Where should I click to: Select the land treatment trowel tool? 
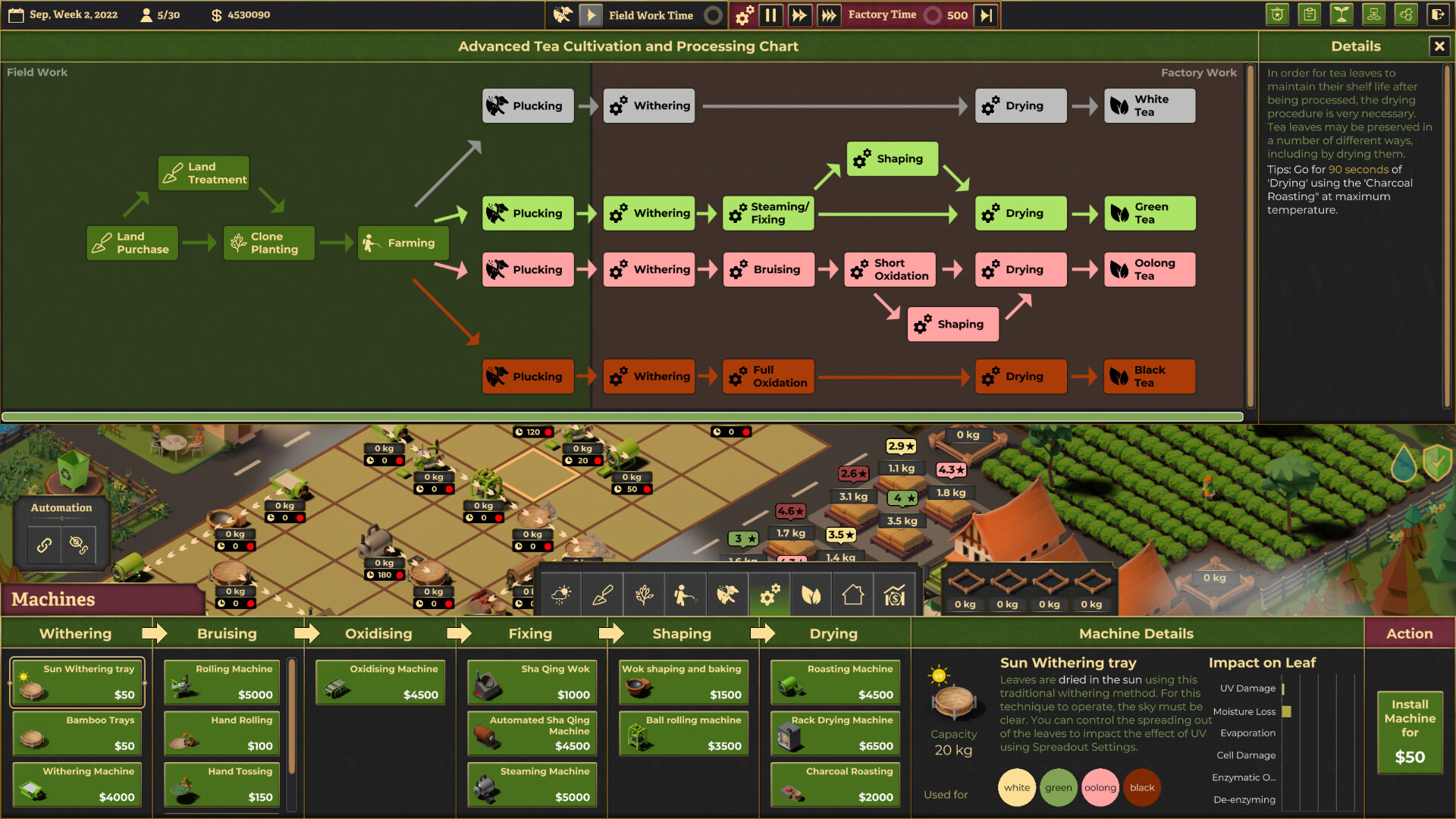click(602, 595)
